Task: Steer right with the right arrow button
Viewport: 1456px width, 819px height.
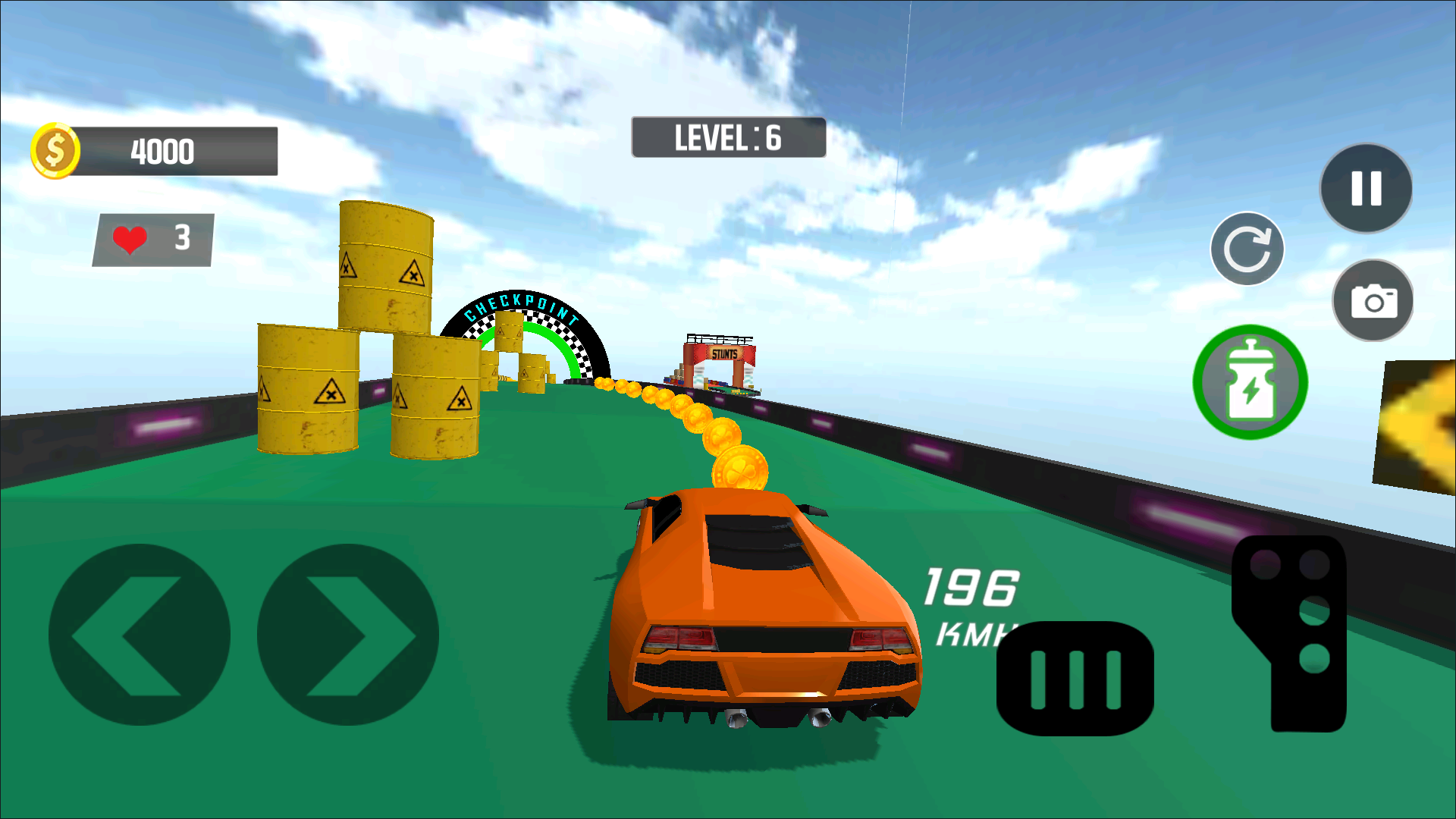Action: (x=348, y=635)
